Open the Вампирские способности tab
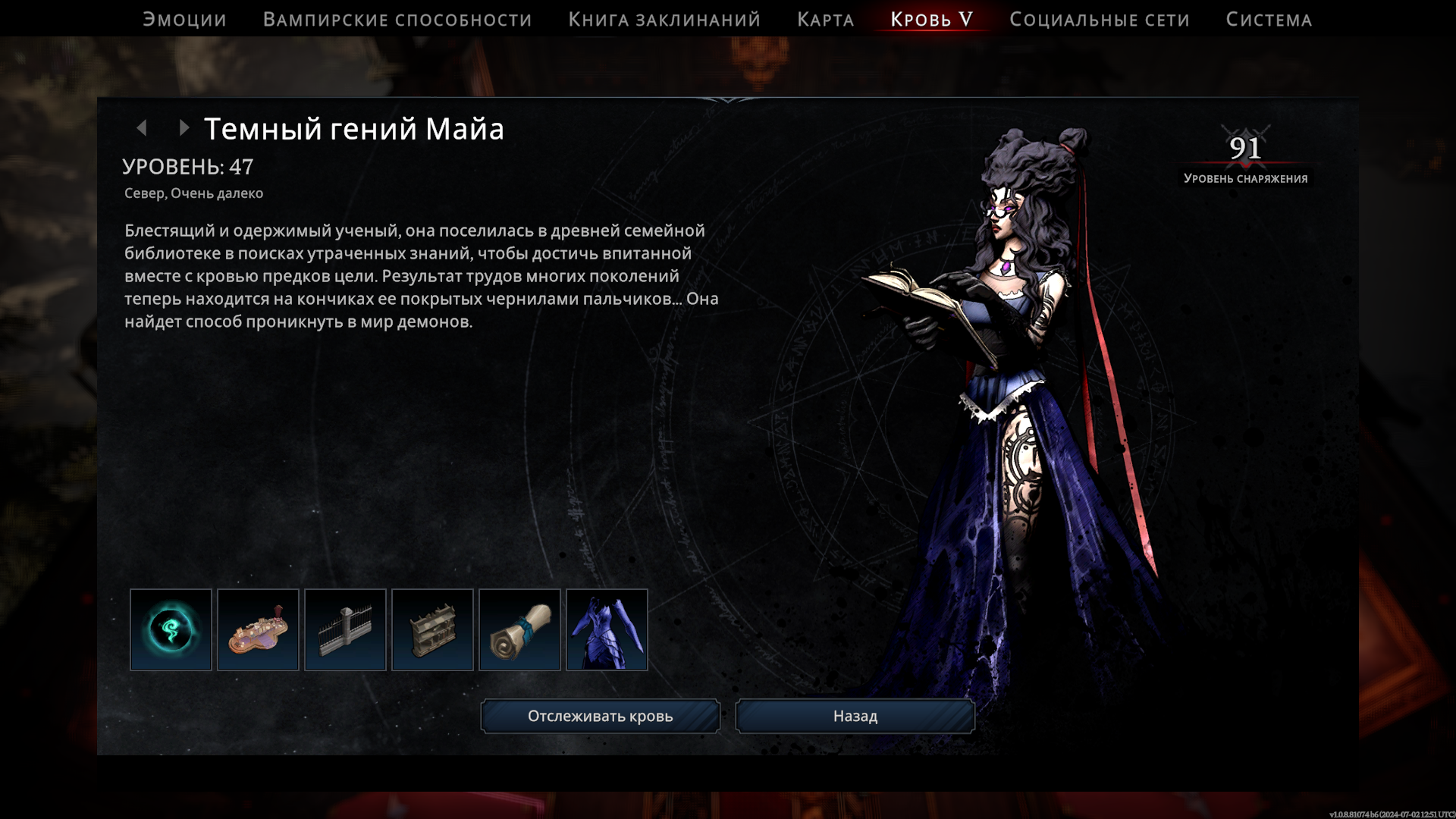Viewport: 1456px width, 819px height. (x=397, y=20)
